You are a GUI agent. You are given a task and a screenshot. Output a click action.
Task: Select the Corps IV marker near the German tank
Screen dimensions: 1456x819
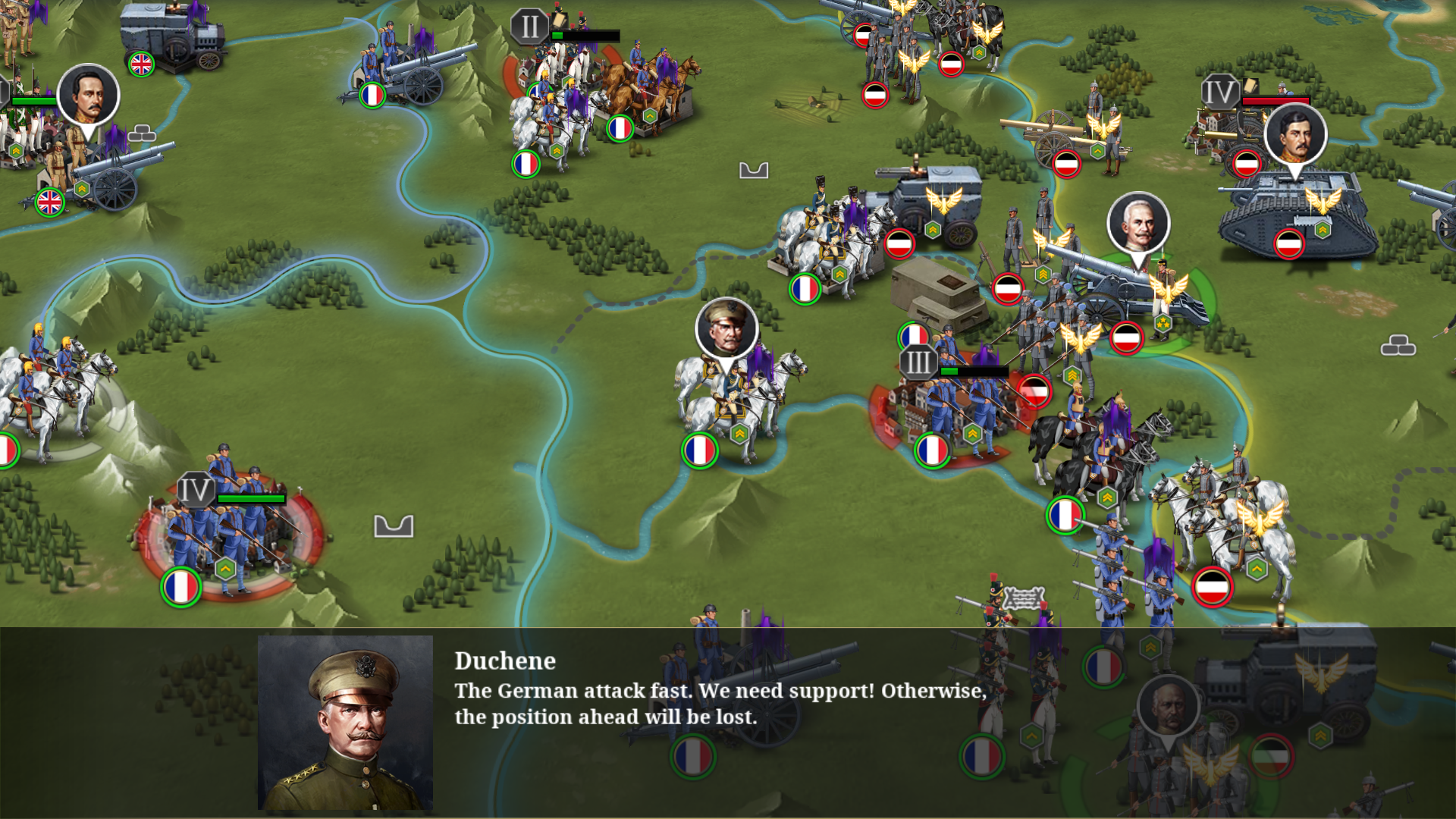pyautogui.click(x=1219, y=93)
